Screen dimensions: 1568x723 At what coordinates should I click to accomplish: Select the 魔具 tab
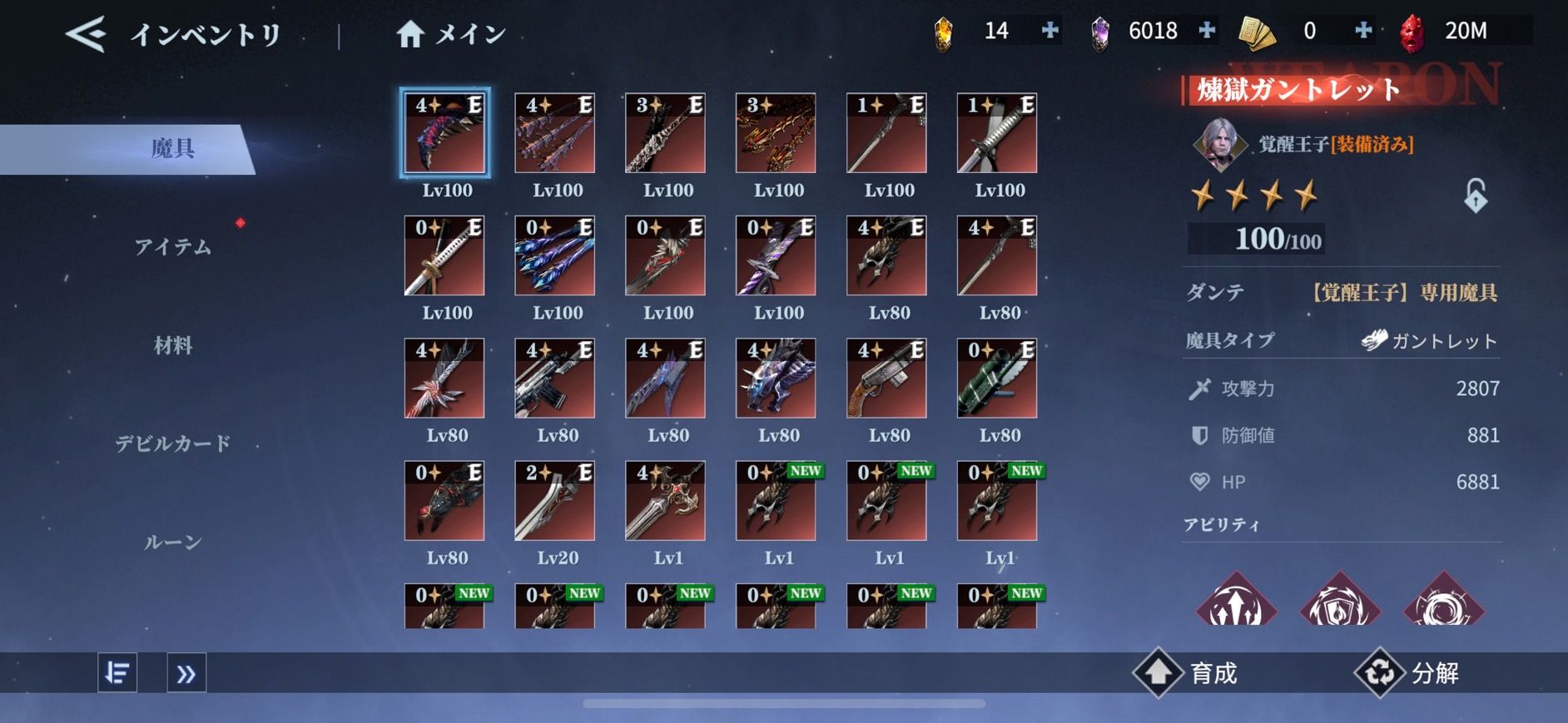173,149
